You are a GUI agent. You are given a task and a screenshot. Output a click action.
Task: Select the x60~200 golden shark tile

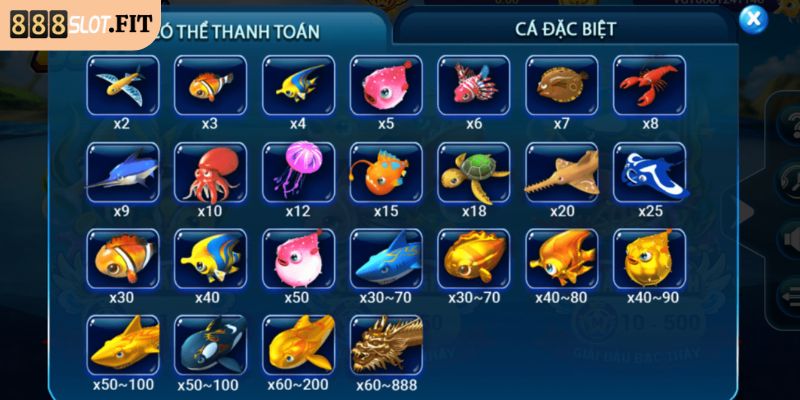click(298, 345)
